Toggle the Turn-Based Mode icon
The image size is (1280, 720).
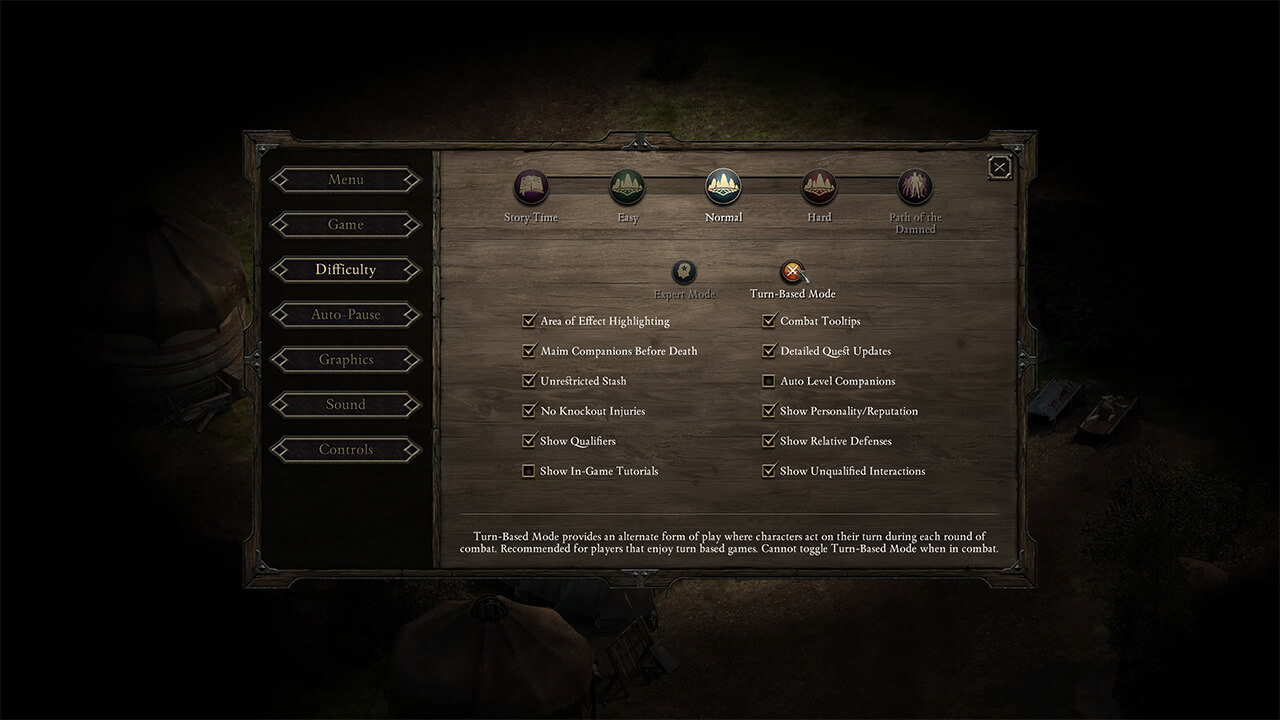coord(792,272)
